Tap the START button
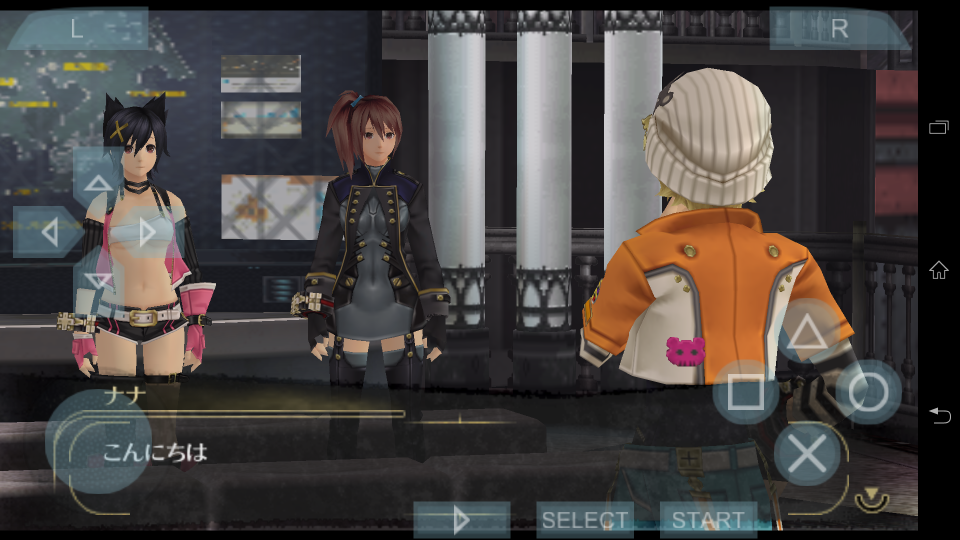The image size is (960, 540). coord(708,520)
